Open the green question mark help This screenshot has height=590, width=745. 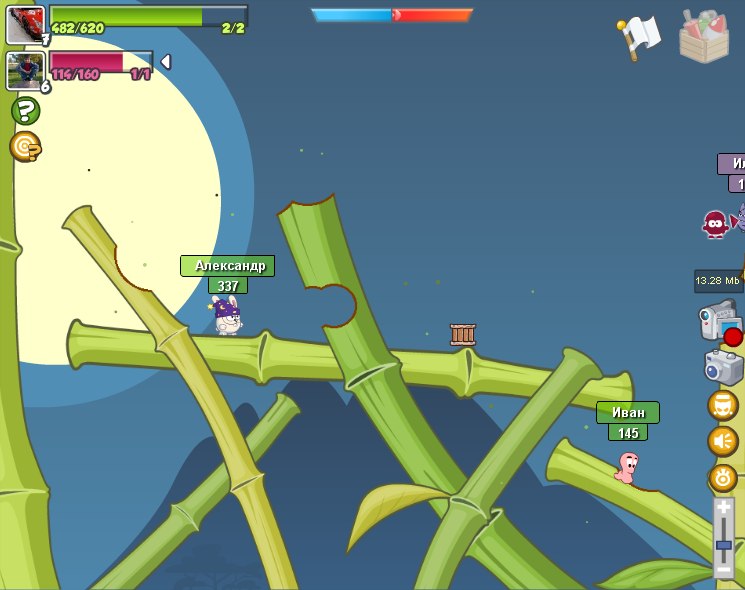coord(25,110)
